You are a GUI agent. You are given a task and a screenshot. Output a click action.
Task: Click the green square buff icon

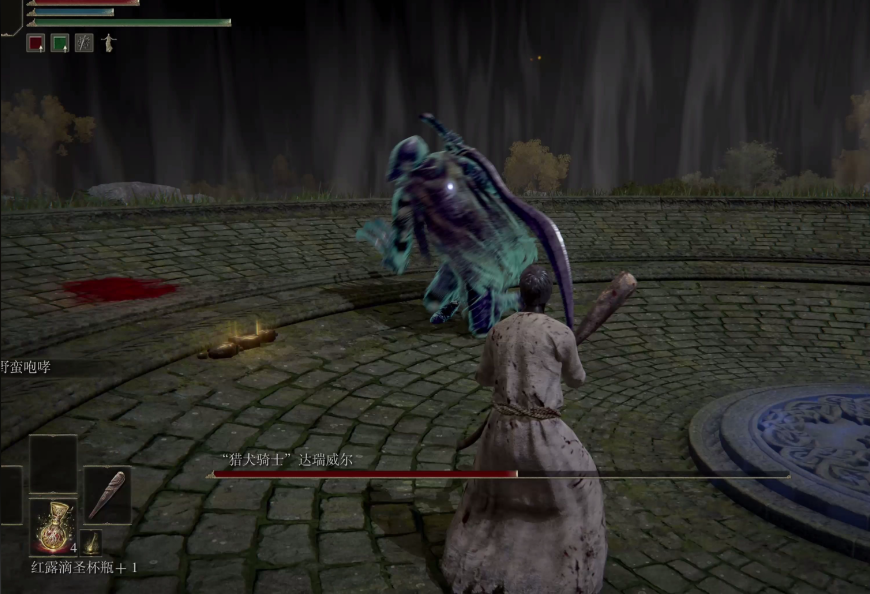tap(60, 43)
